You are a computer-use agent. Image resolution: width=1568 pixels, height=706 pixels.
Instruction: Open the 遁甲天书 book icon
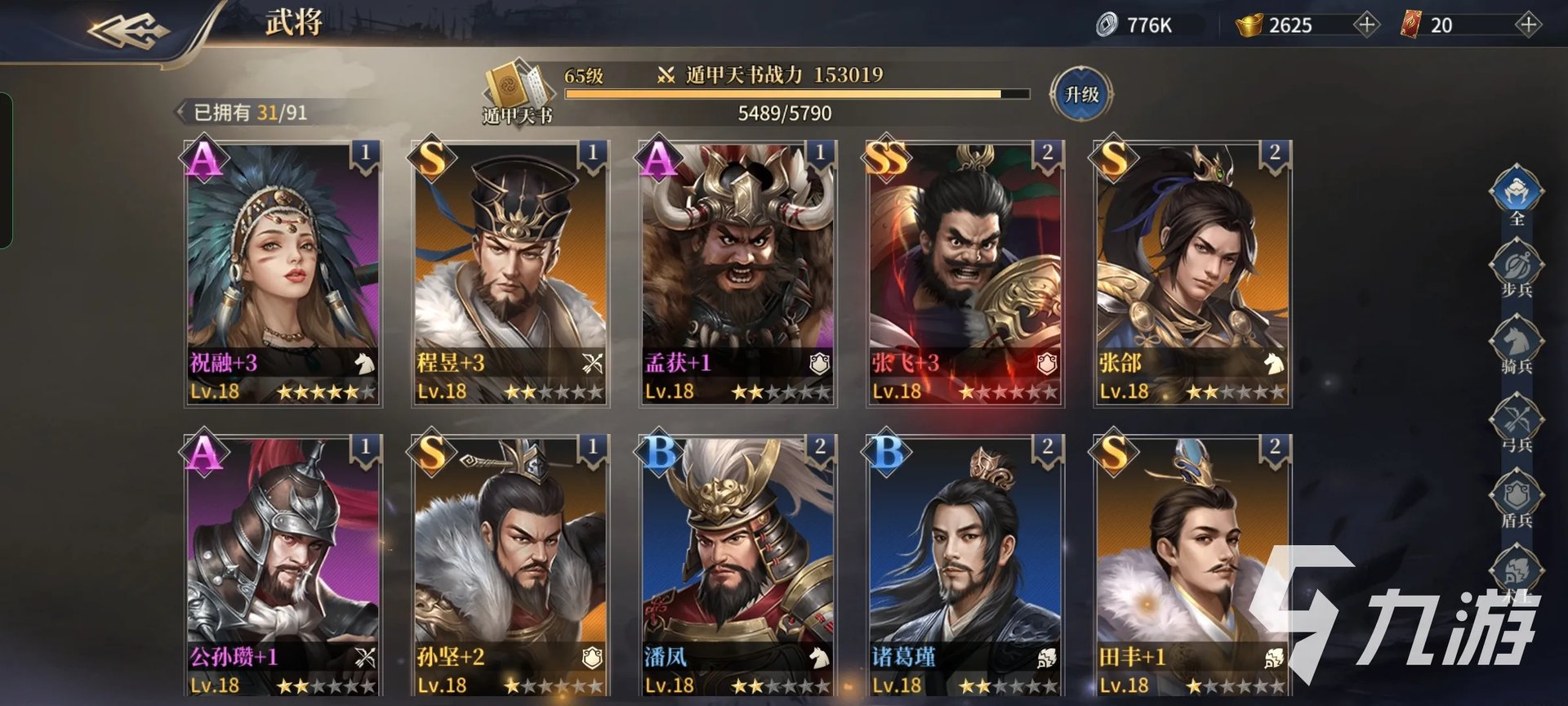coord(514,92)
